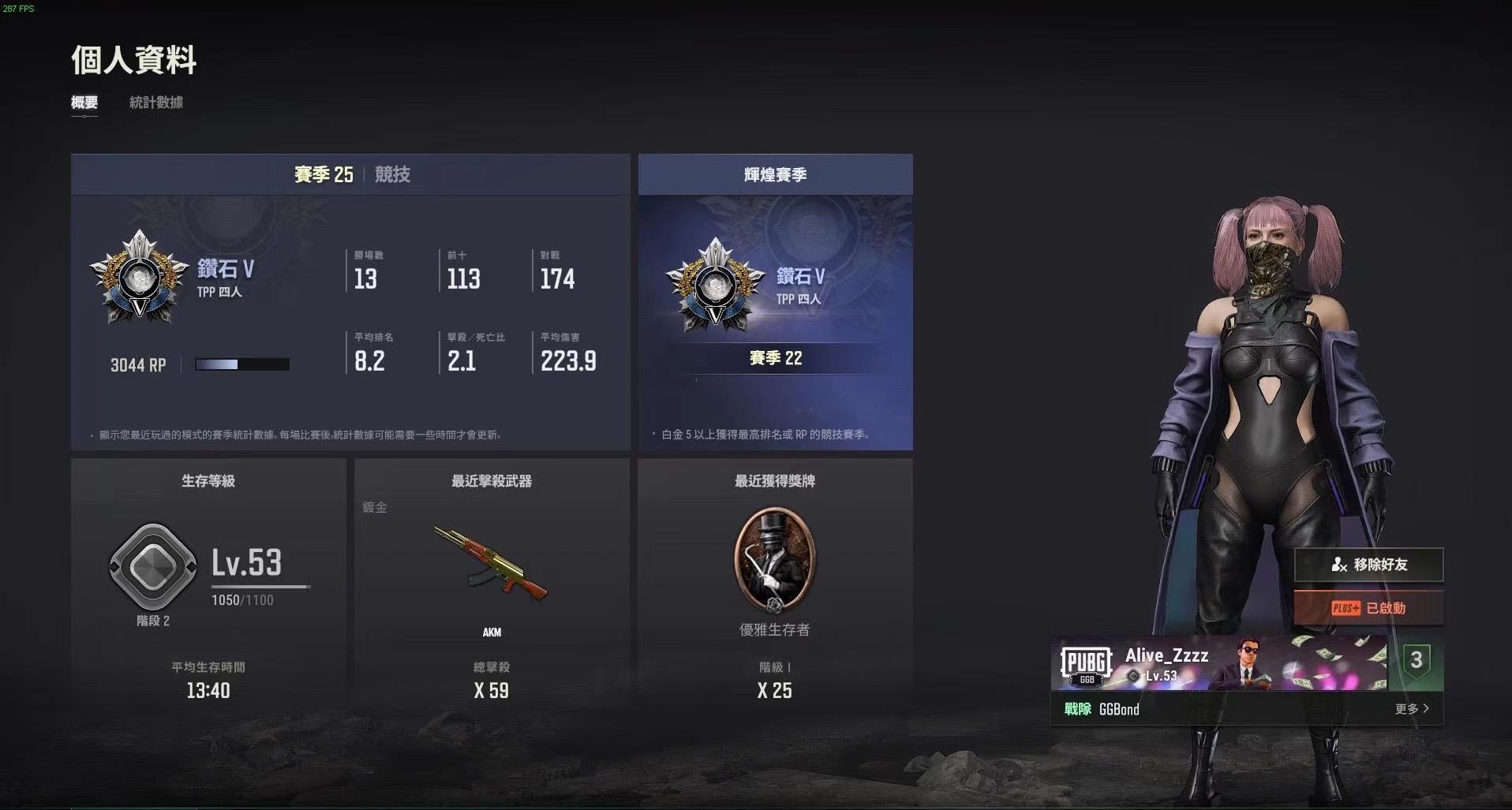Select the 概要 overview tab
The image size is (1512, 810).
click(84, 103)
